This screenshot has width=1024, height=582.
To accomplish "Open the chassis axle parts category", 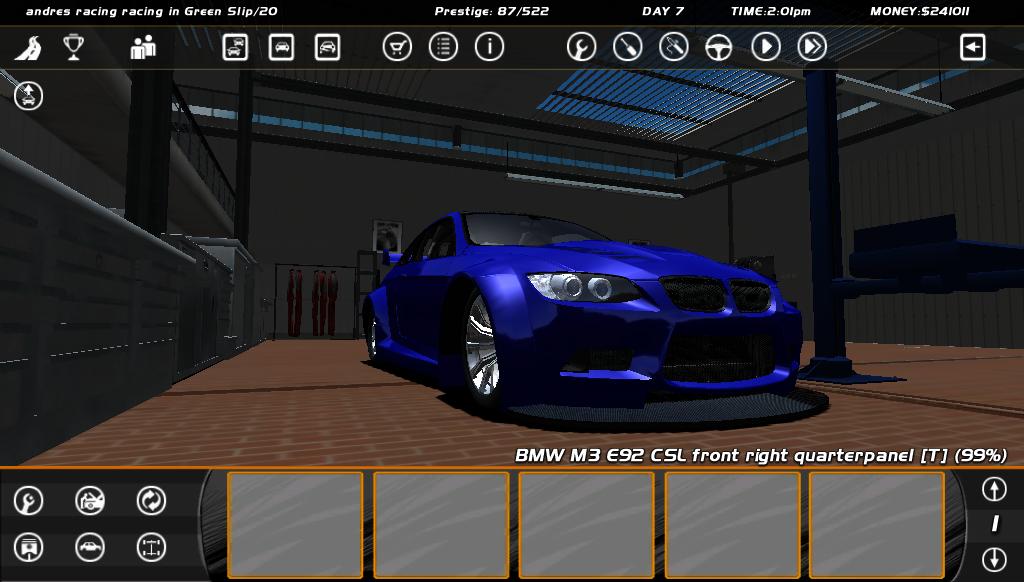I will pyautogui.click(x=151, y=547).
